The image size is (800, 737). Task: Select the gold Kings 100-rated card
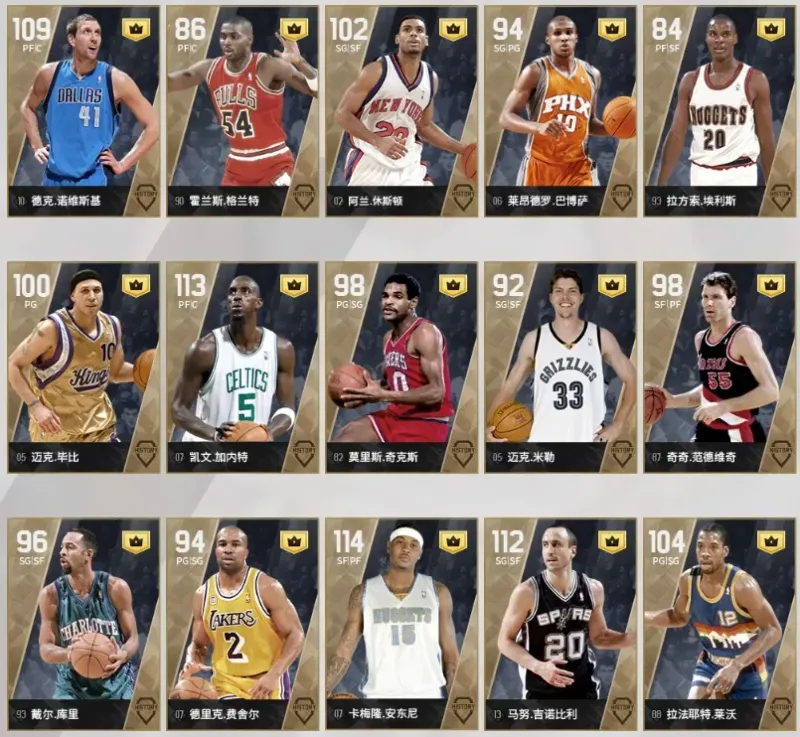(83, 366)
